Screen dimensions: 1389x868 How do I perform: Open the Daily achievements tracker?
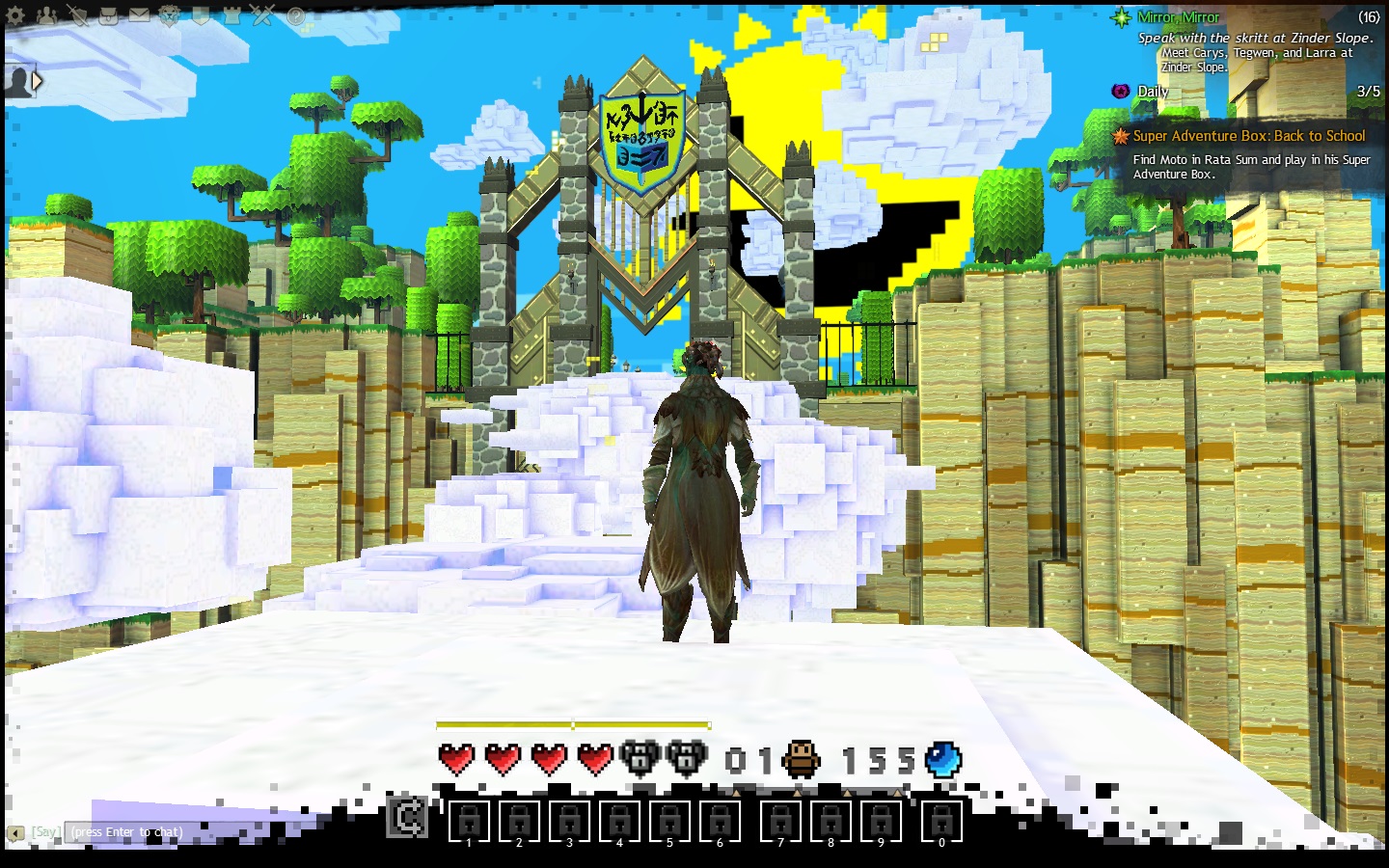[x=1152, y=92]
